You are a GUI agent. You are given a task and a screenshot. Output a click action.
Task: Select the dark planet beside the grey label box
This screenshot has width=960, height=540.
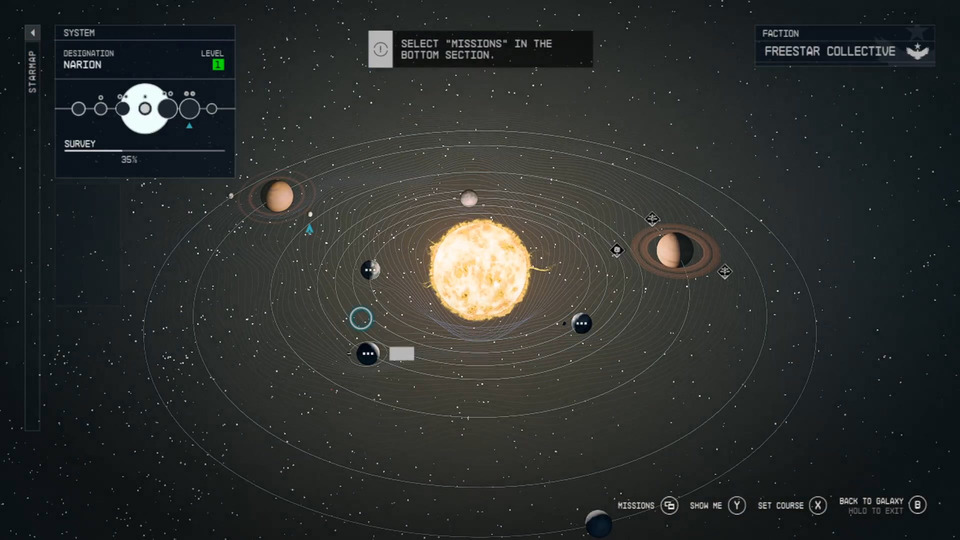[367, 354]
